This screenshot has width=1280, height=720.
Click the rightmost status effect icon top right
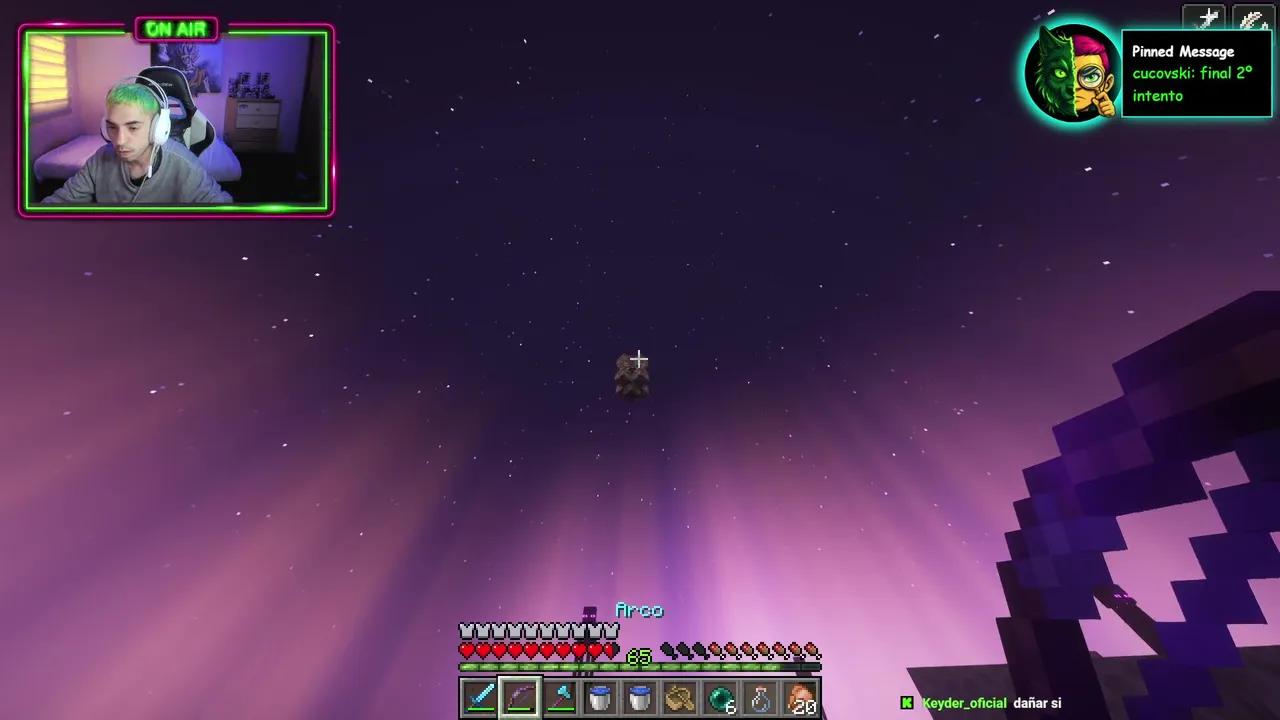(1252, 18)
